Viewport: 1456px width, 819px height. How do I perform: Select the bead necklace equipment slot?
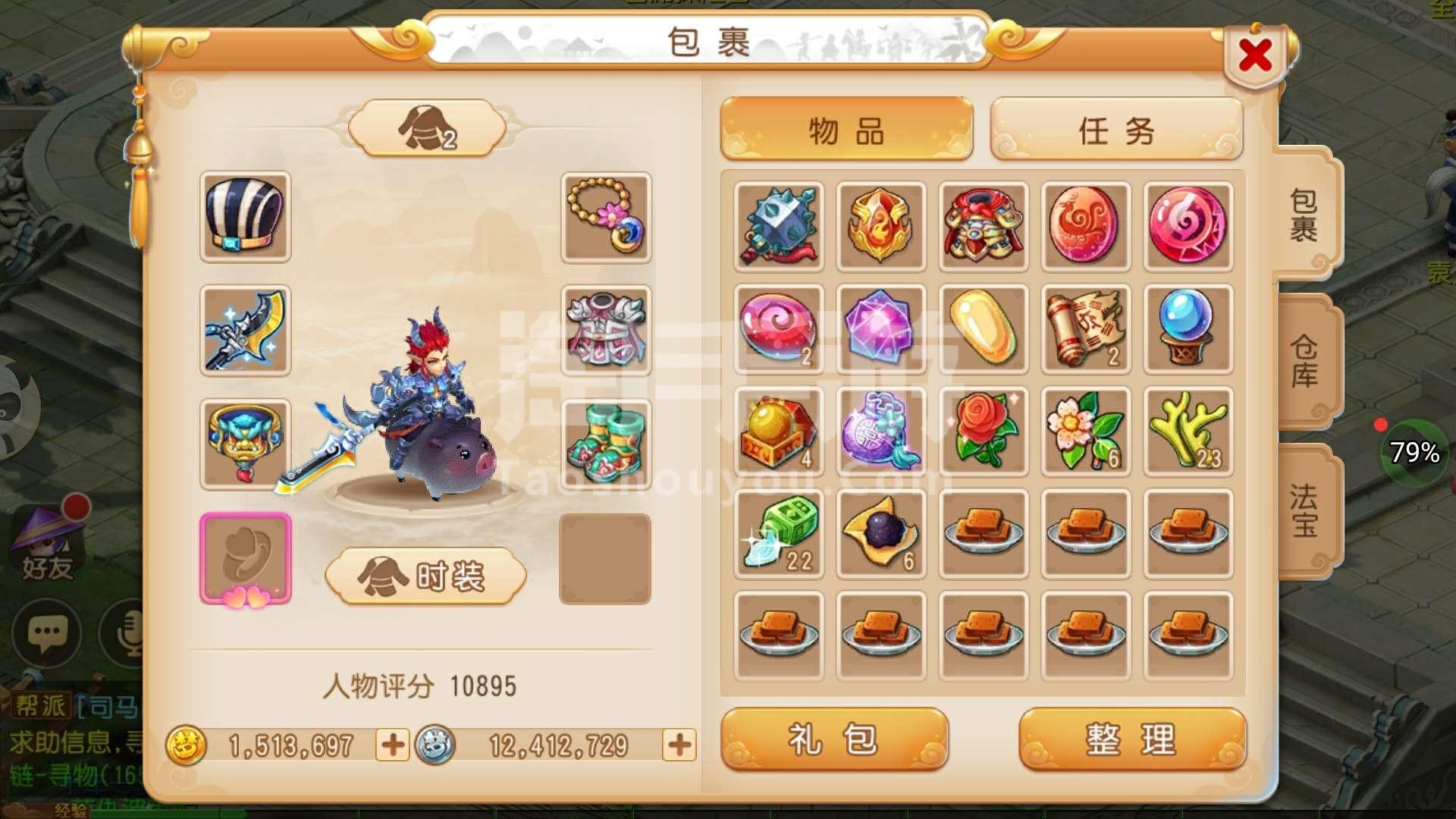pyautogui.click(x=606, y=217)
